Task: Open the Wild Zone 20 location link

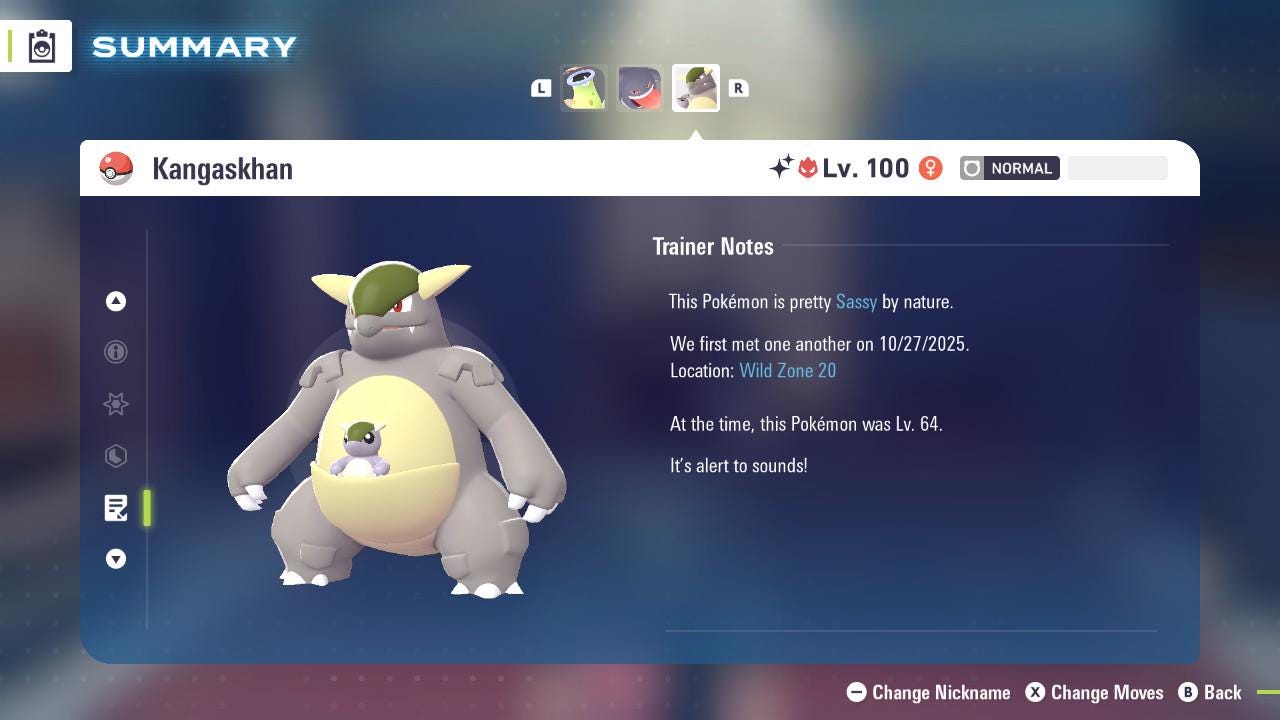Action: (x=788, y=370)
